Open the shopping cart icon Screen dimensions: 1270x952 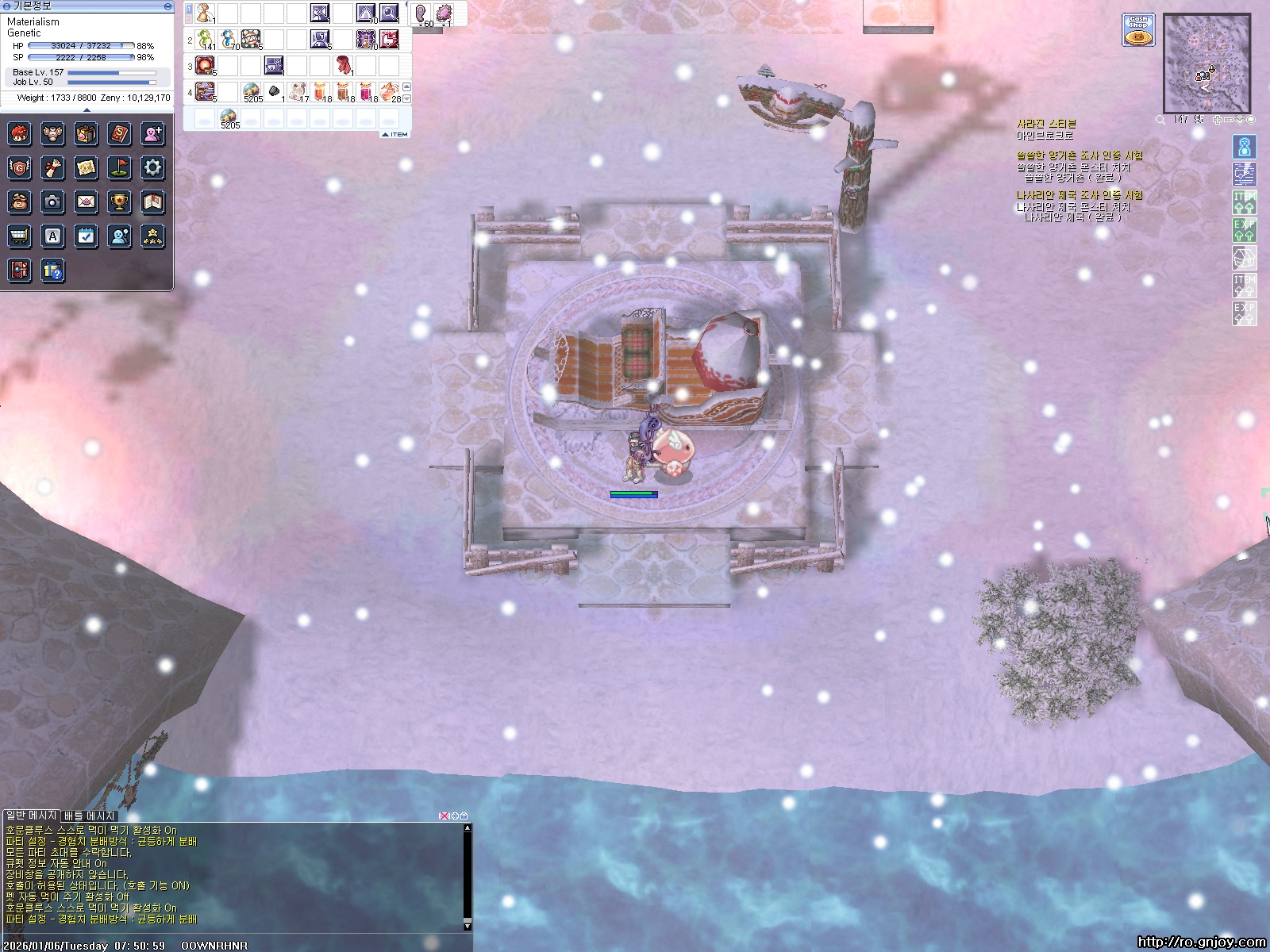point(19,236)
